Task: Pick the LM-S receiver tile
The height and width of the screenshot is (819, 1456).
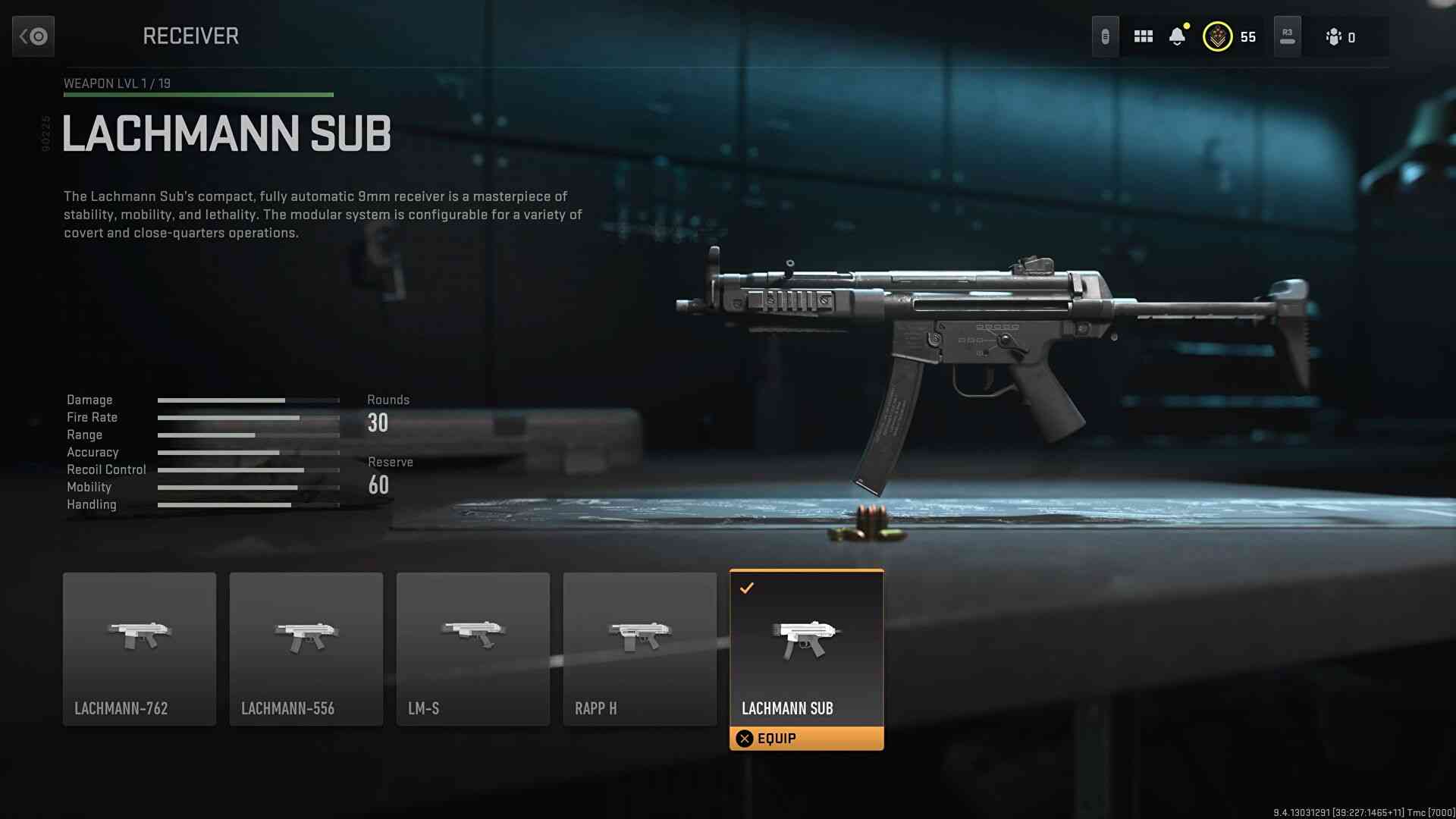Action: [473, 648]
